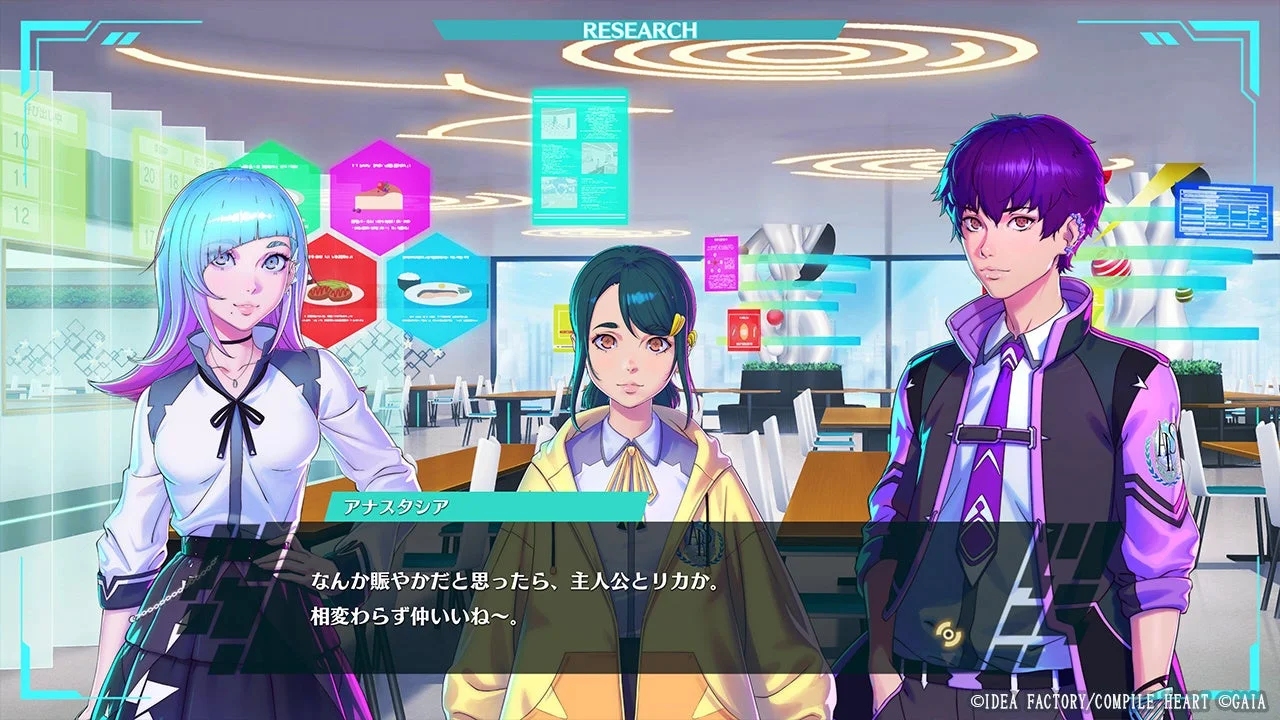This screenshot has height=720, width=1280.
Task: Toggle the shelf label numbered 12
Action: coord(22,212)
